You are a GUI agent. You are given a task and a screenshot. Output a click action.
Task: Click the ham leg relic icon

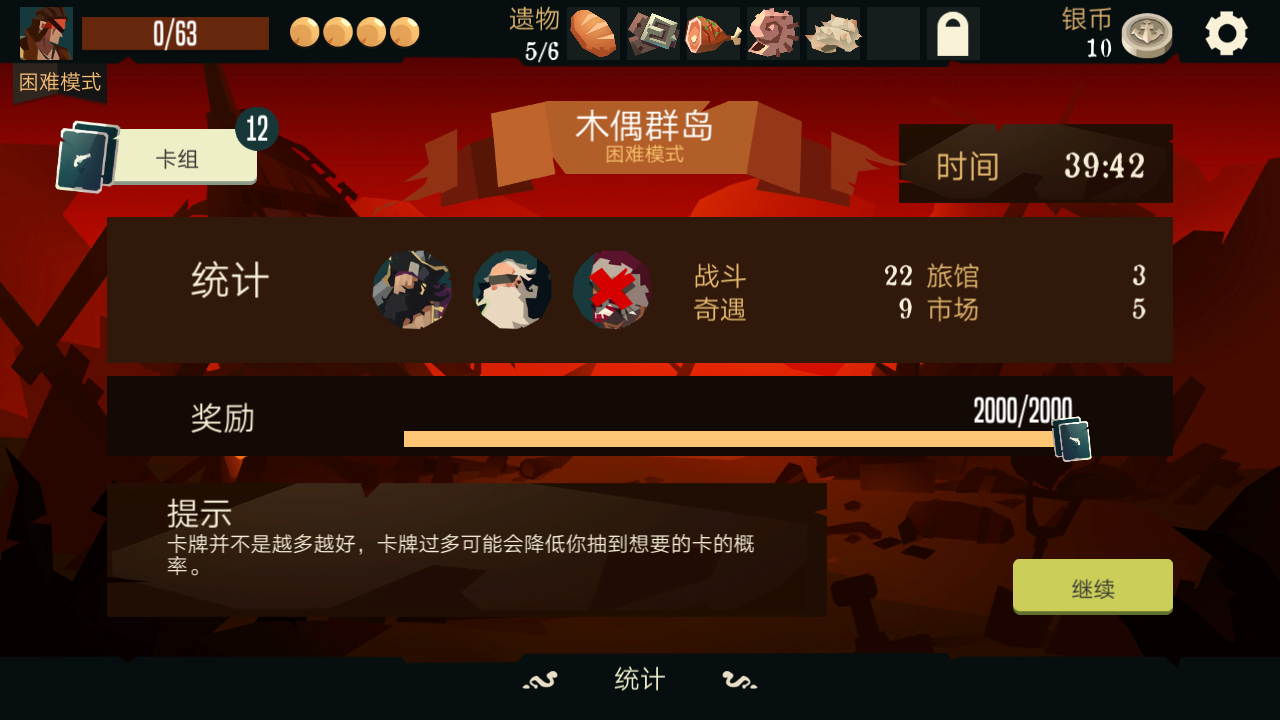712,32
